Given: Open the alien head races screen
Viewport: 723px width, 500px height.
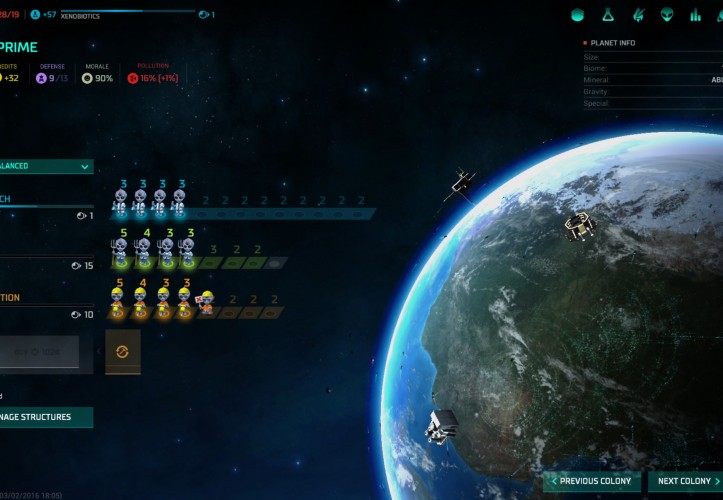Looking at the screenshot, I should (666, 15).
